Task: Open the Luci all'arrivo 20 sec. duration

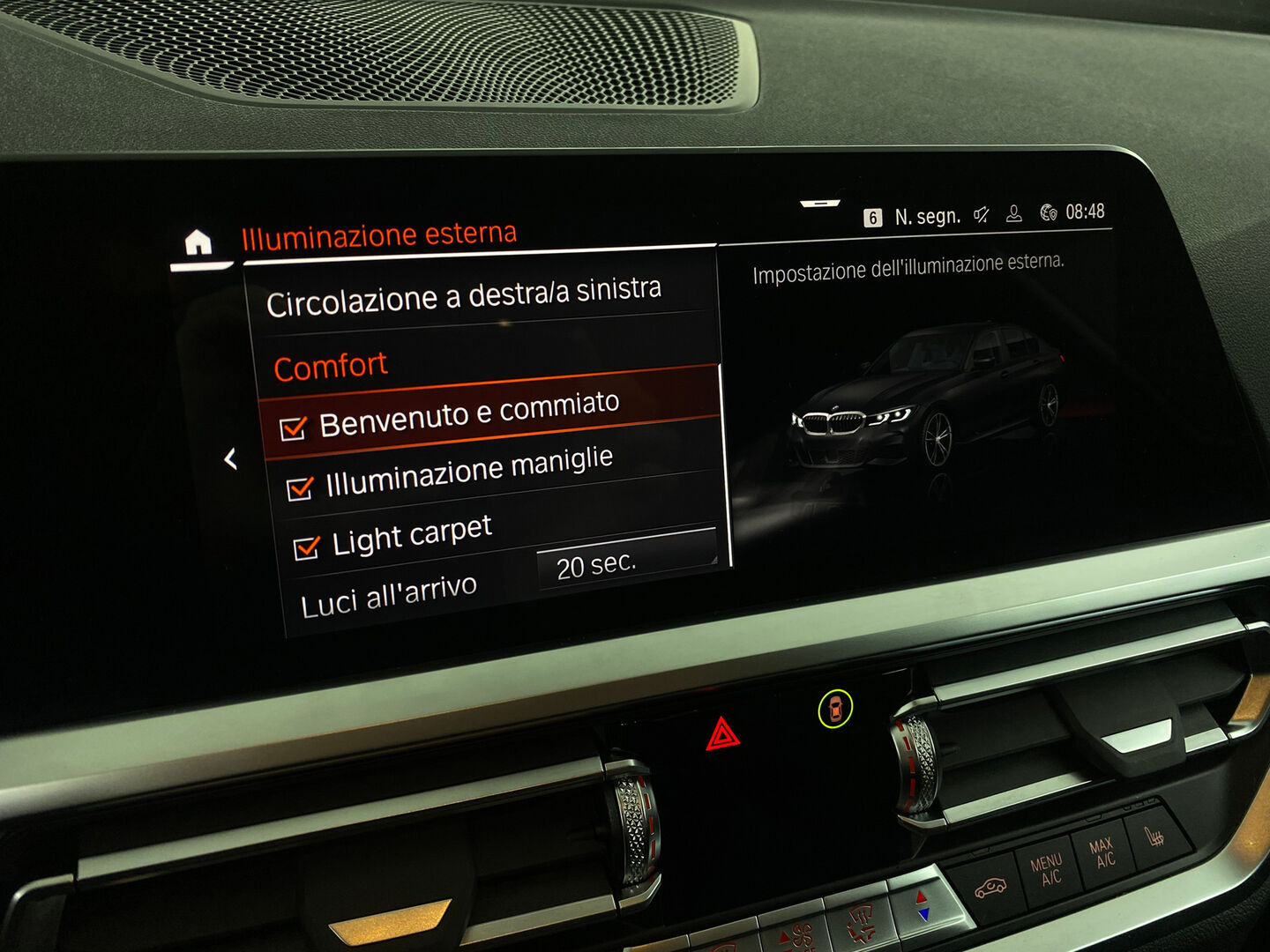Action: pyautogui.click(x=625, y=561)
